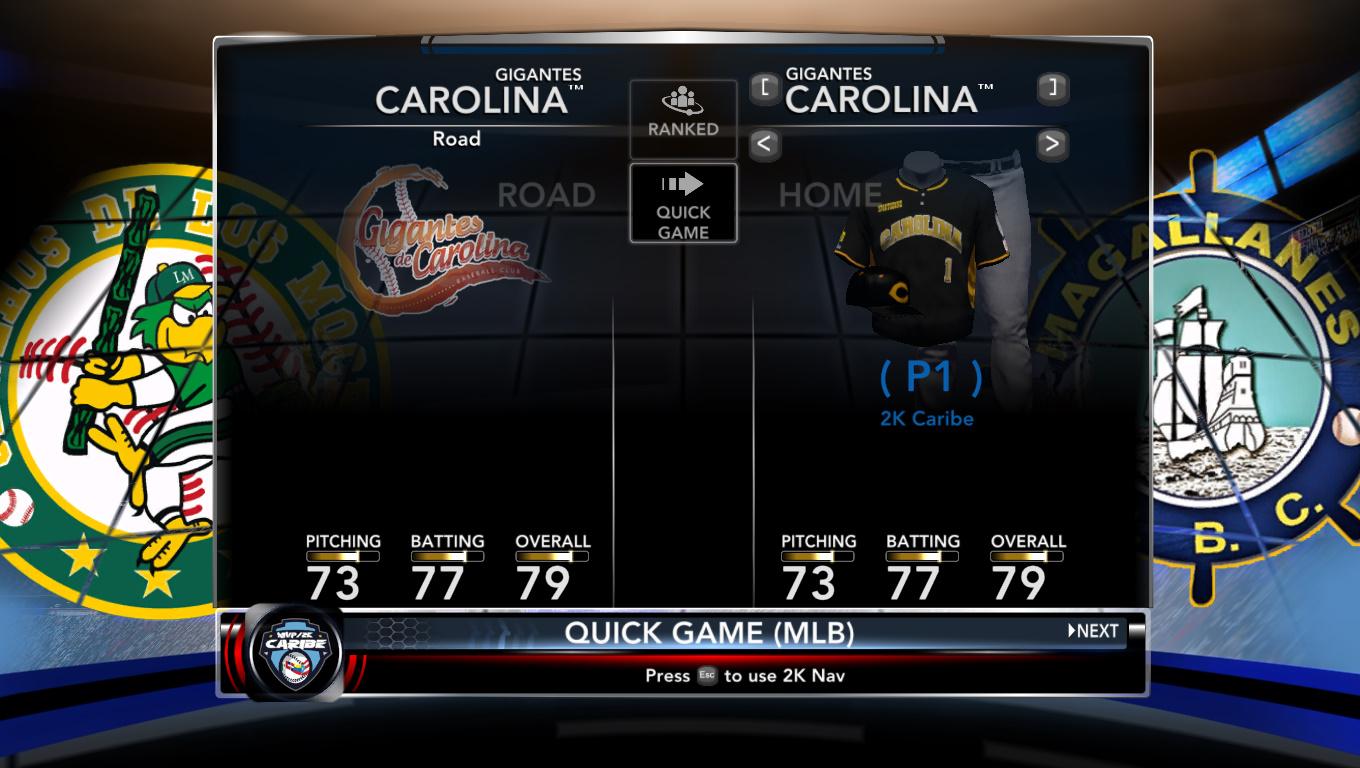Proceed with the NEXT button
The image size is (1360, 768).
(x=1093, y=631)
